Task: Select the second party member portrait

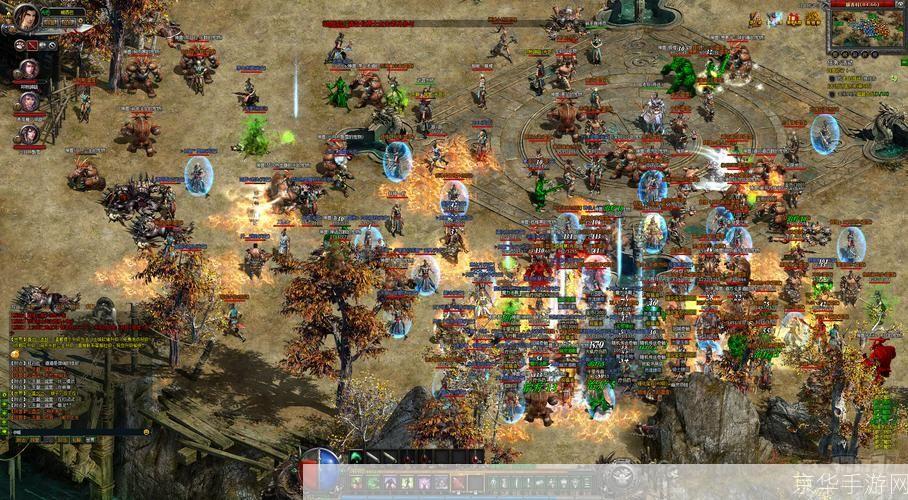Action: 27,102
